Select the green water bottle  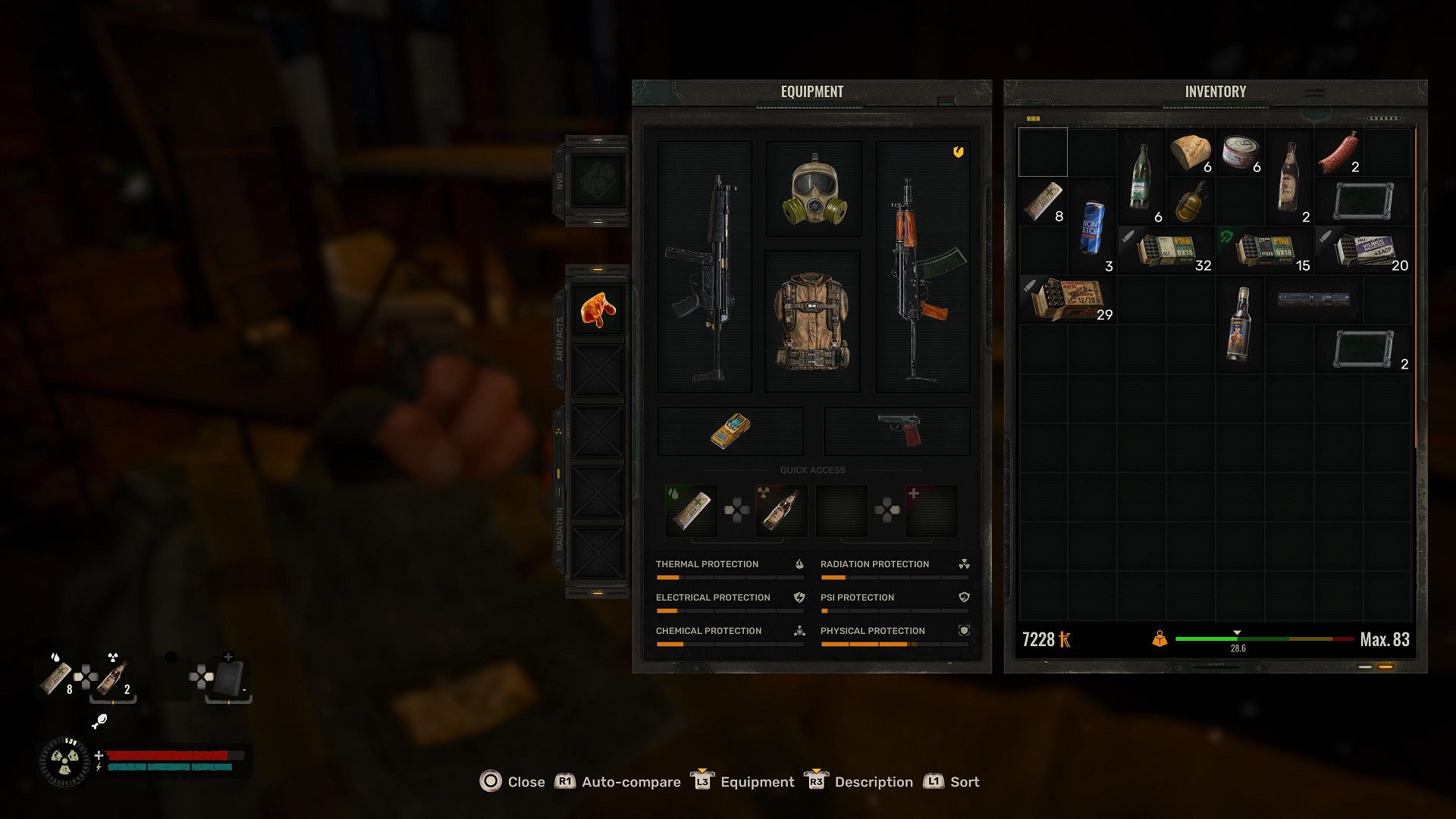[x=1140, y=177]
